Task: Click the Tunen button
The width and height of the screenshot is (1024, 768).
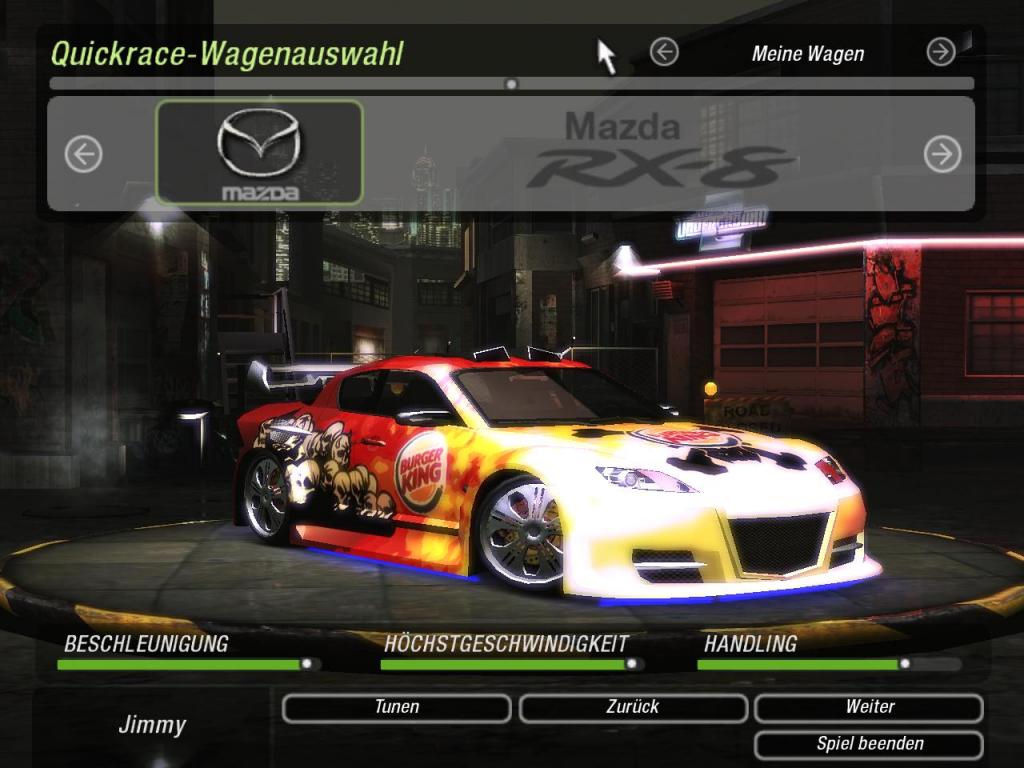Action: 397,708
